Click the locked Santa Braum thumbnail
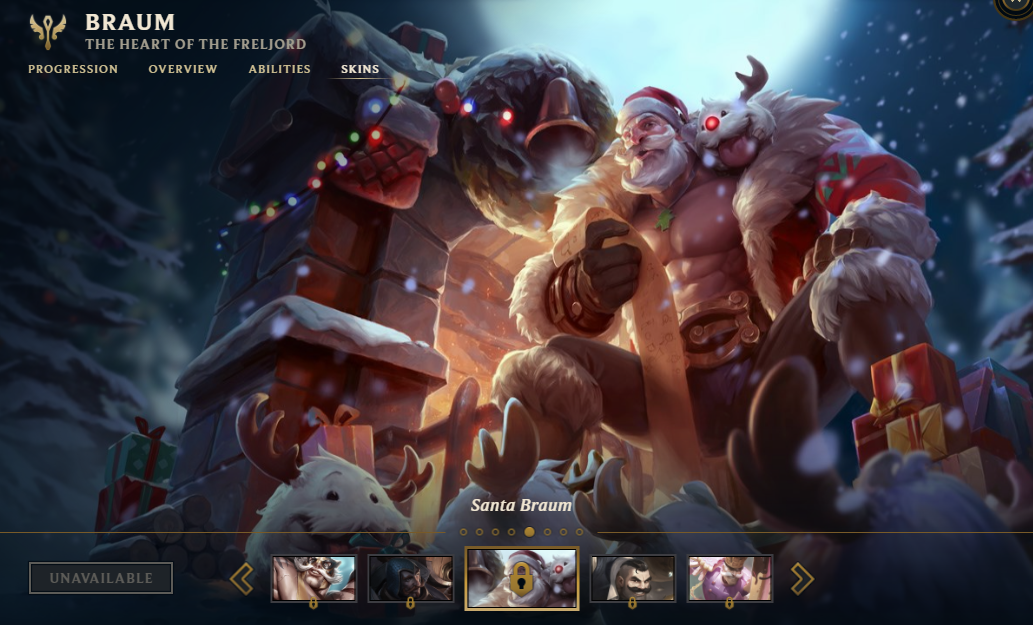 tap(521, 578)
